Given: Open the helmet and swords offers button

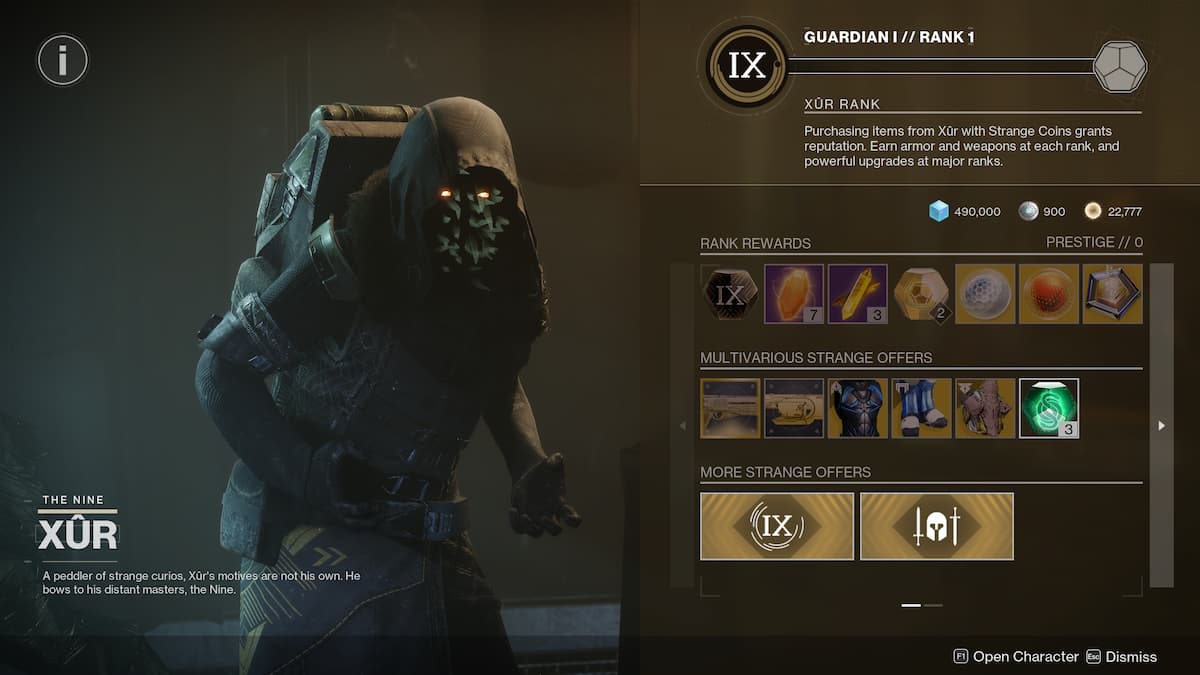Looking at the screenshot, I should 937,526.
